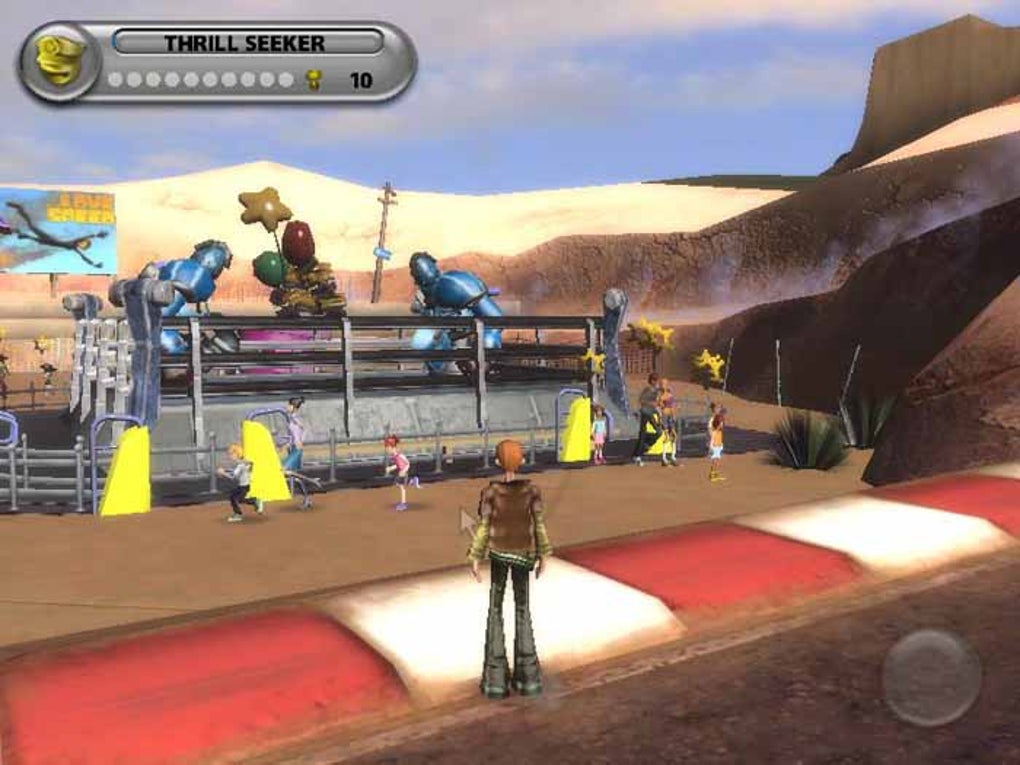
Task: Tap the gold badge icon
Action: (x=59, y=61)
